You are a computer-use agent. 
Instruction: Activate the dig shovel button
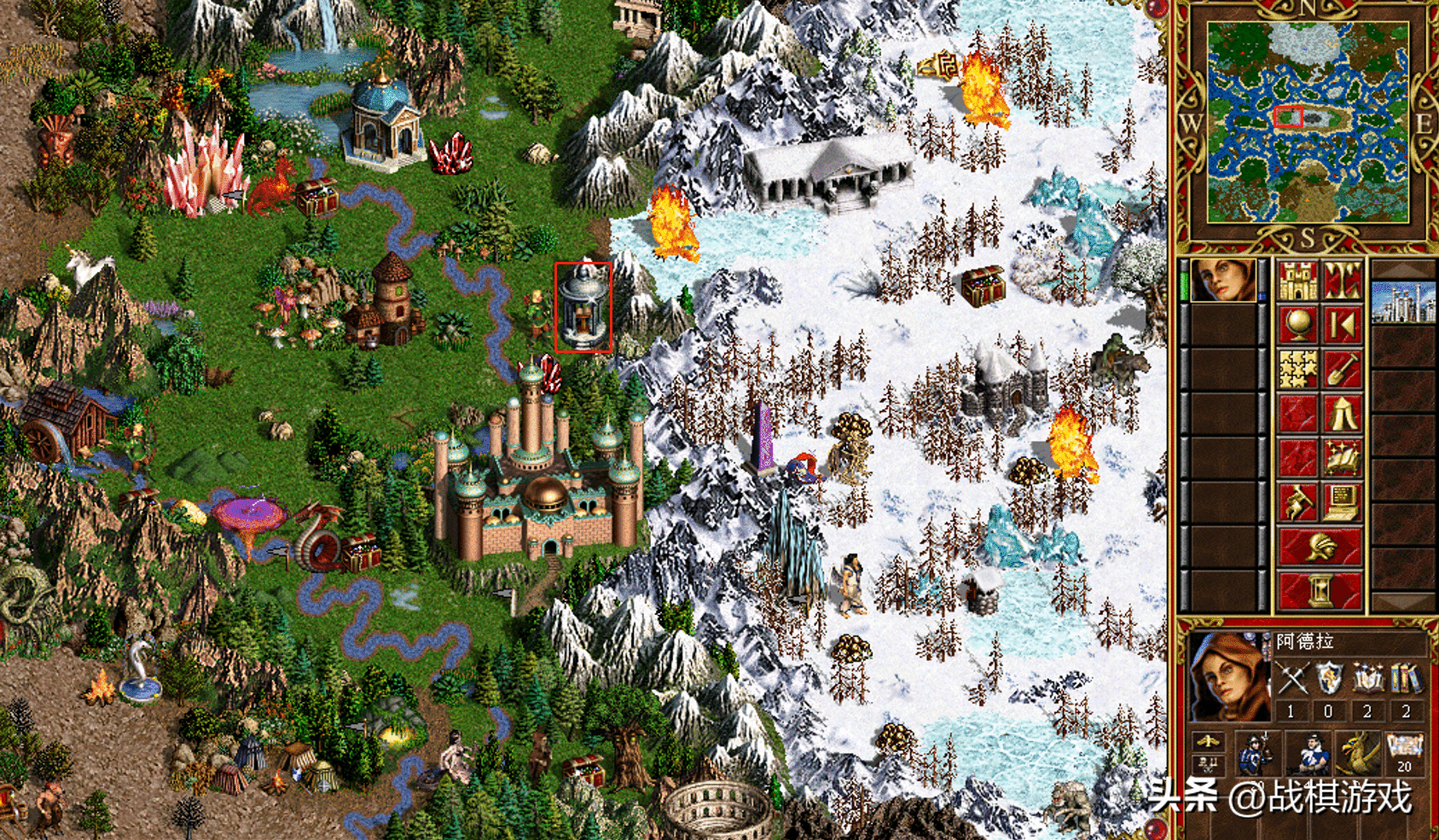pos(1342,369)
